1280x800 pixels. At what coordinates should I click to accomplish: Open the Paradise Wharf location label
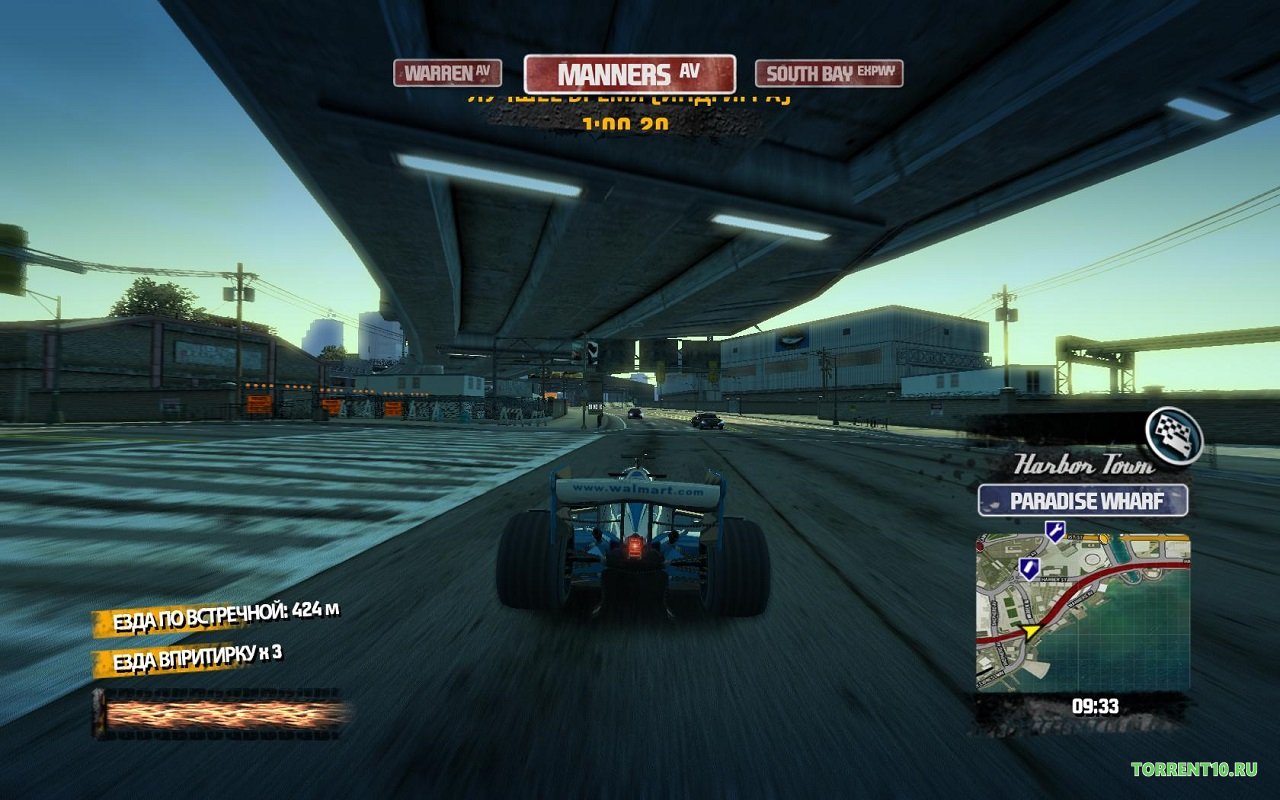pos(1083,500)
